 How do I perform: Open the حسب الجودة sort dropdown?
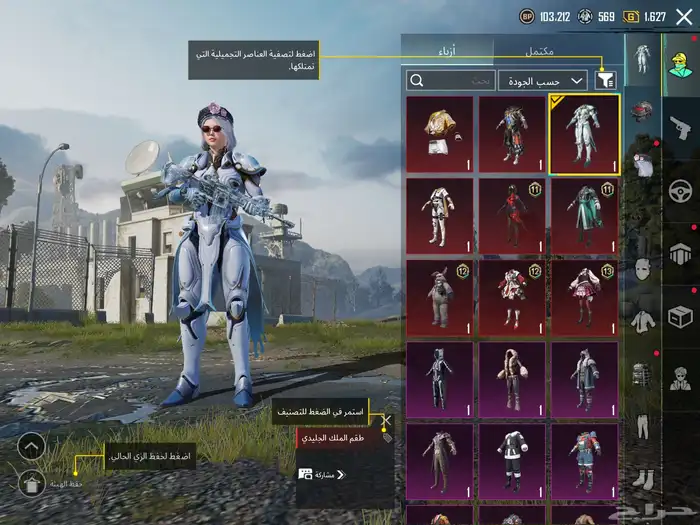pyautogui.click(x=556, y=81)
